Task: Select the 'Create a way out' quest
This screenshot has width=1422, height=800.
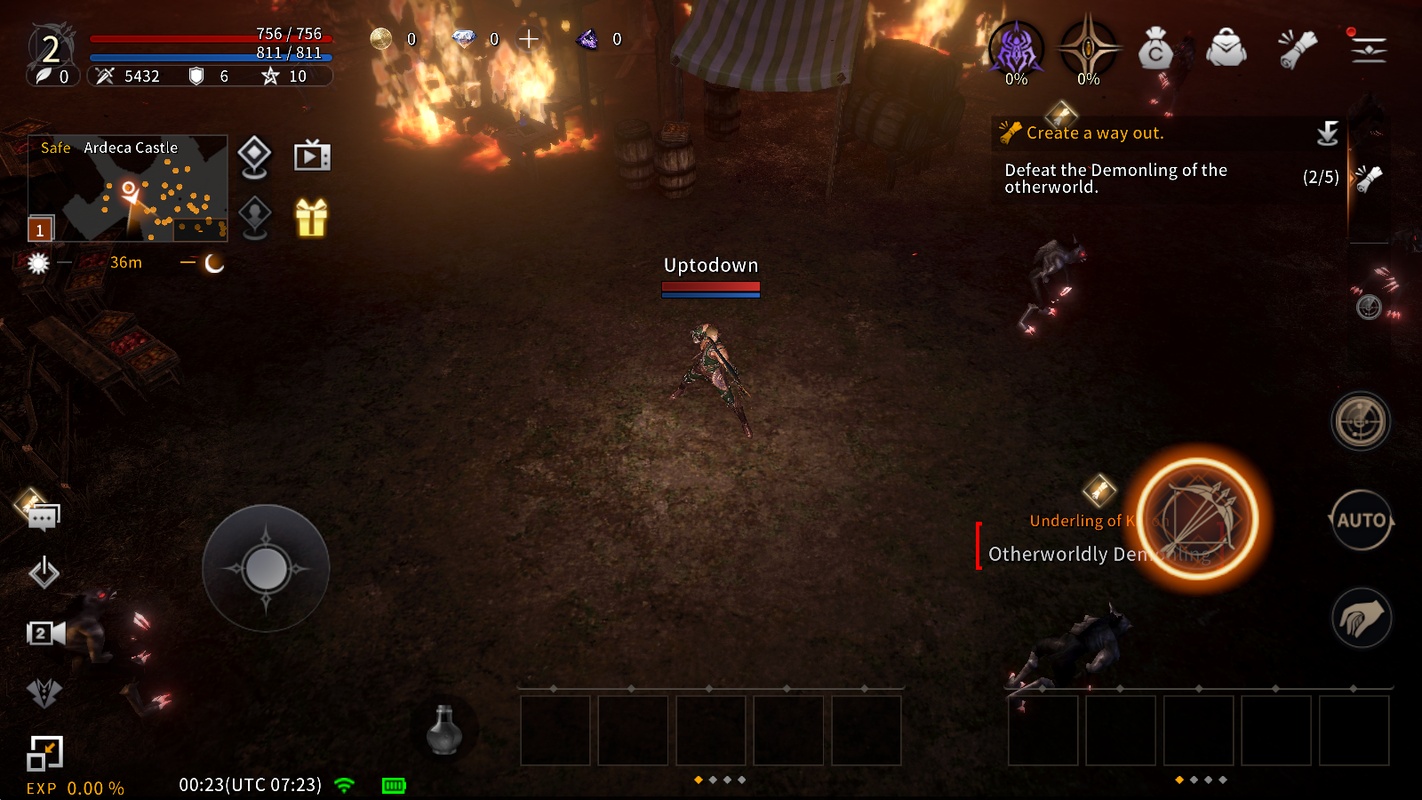Action: pyautogui.click(x=1095, y=133)
